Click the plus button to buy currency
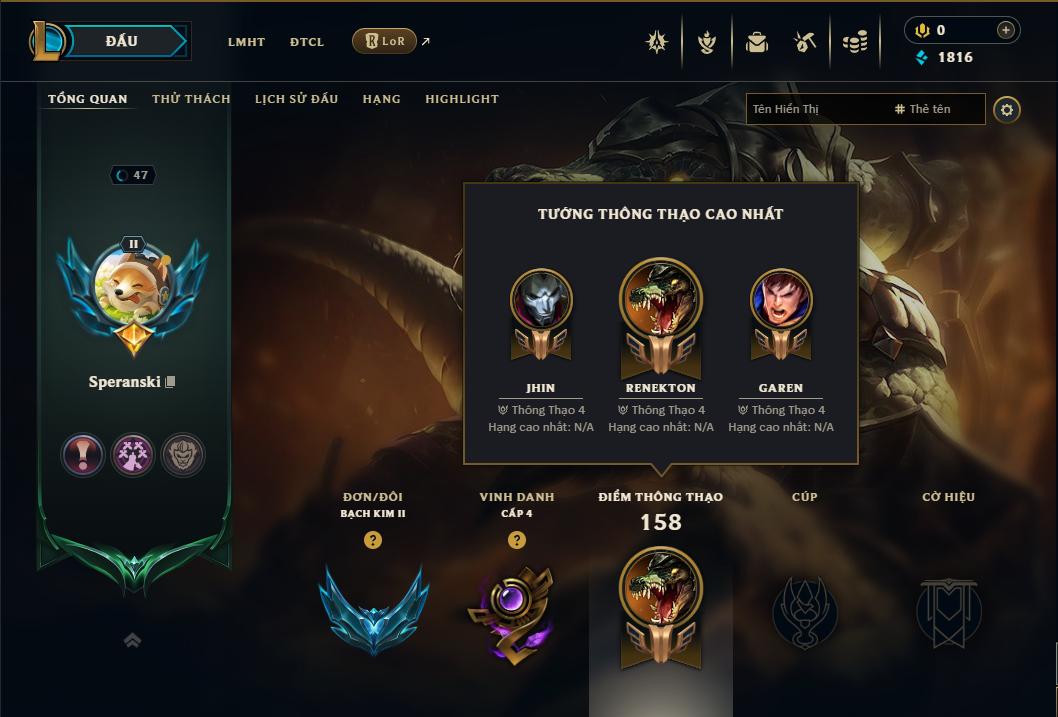Screen dimensions: 1058x717 (x=1005, y=30)
